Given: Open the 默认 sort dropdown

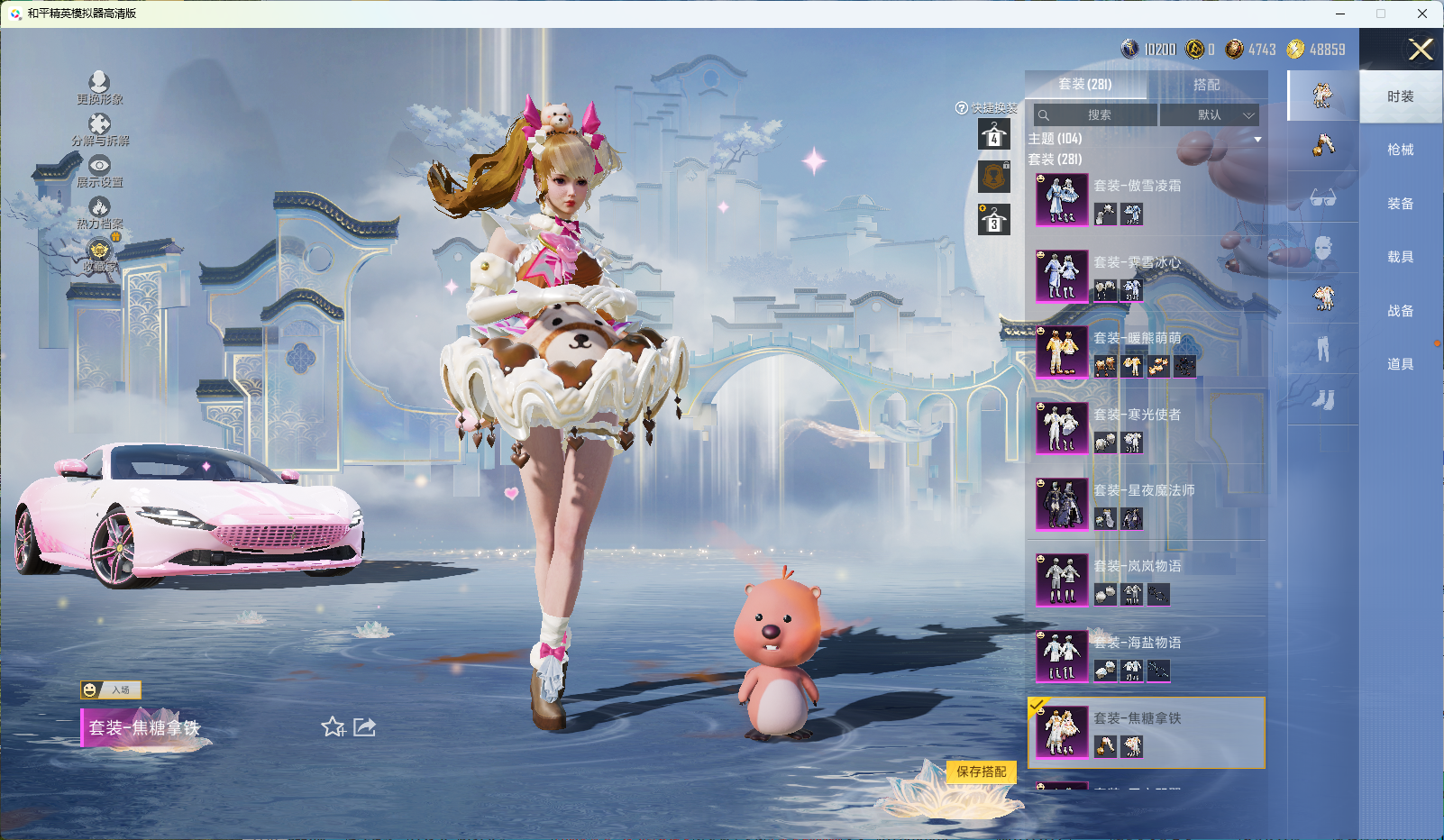Looking at the screenshot, I should coord(1209,115).
